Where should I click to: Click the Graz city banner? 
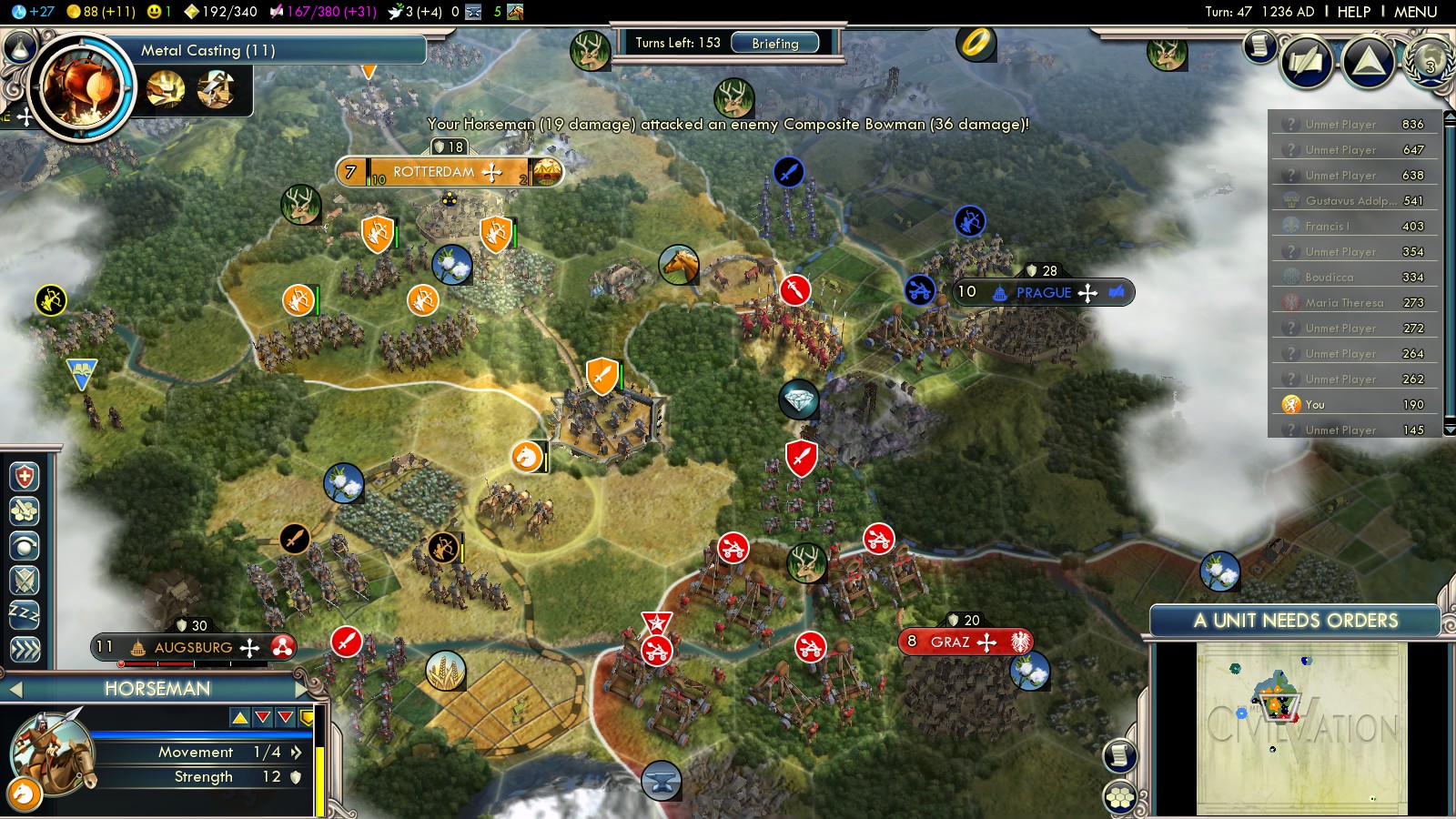point(950,642)
